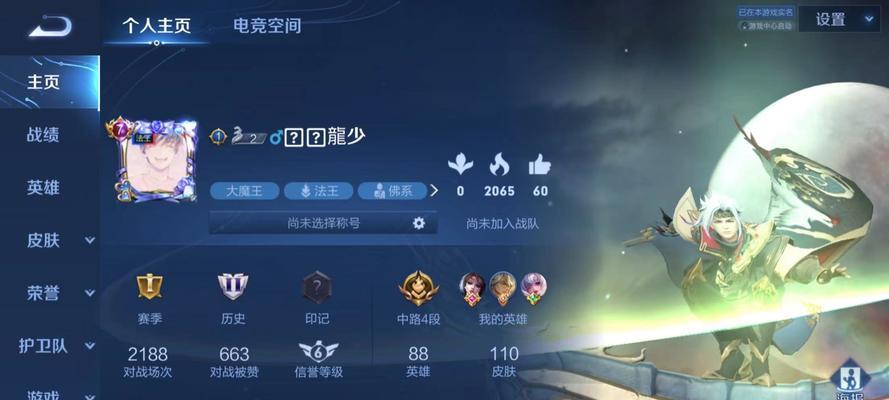Show more tags with the arrow
The width and height of the screenshot is (889, 400).
[x=434, y=190]
